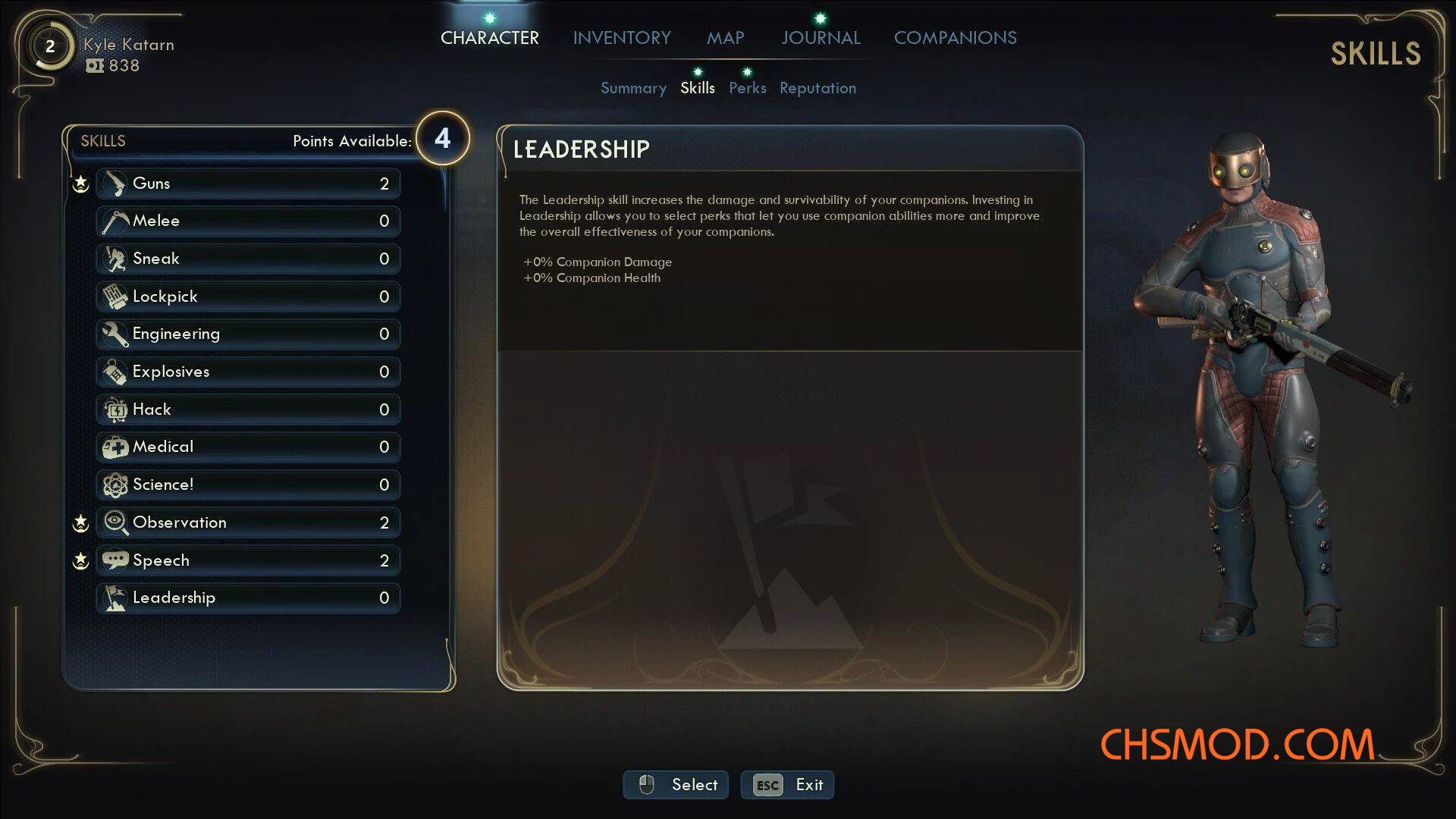Select the Science! skill

(x=248, y=485)
